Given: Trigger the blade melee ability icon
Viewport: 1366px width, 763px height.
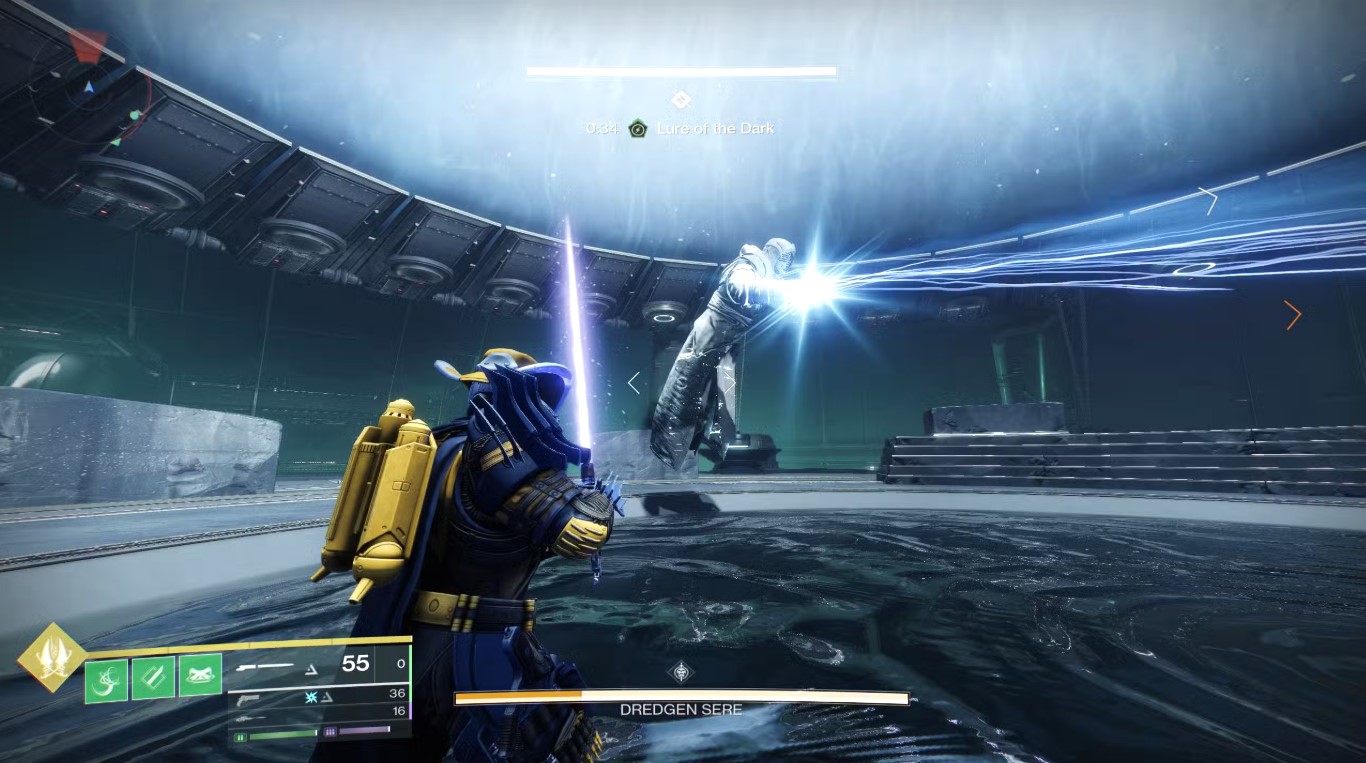Looking at the screenshot, I should 153,677.
